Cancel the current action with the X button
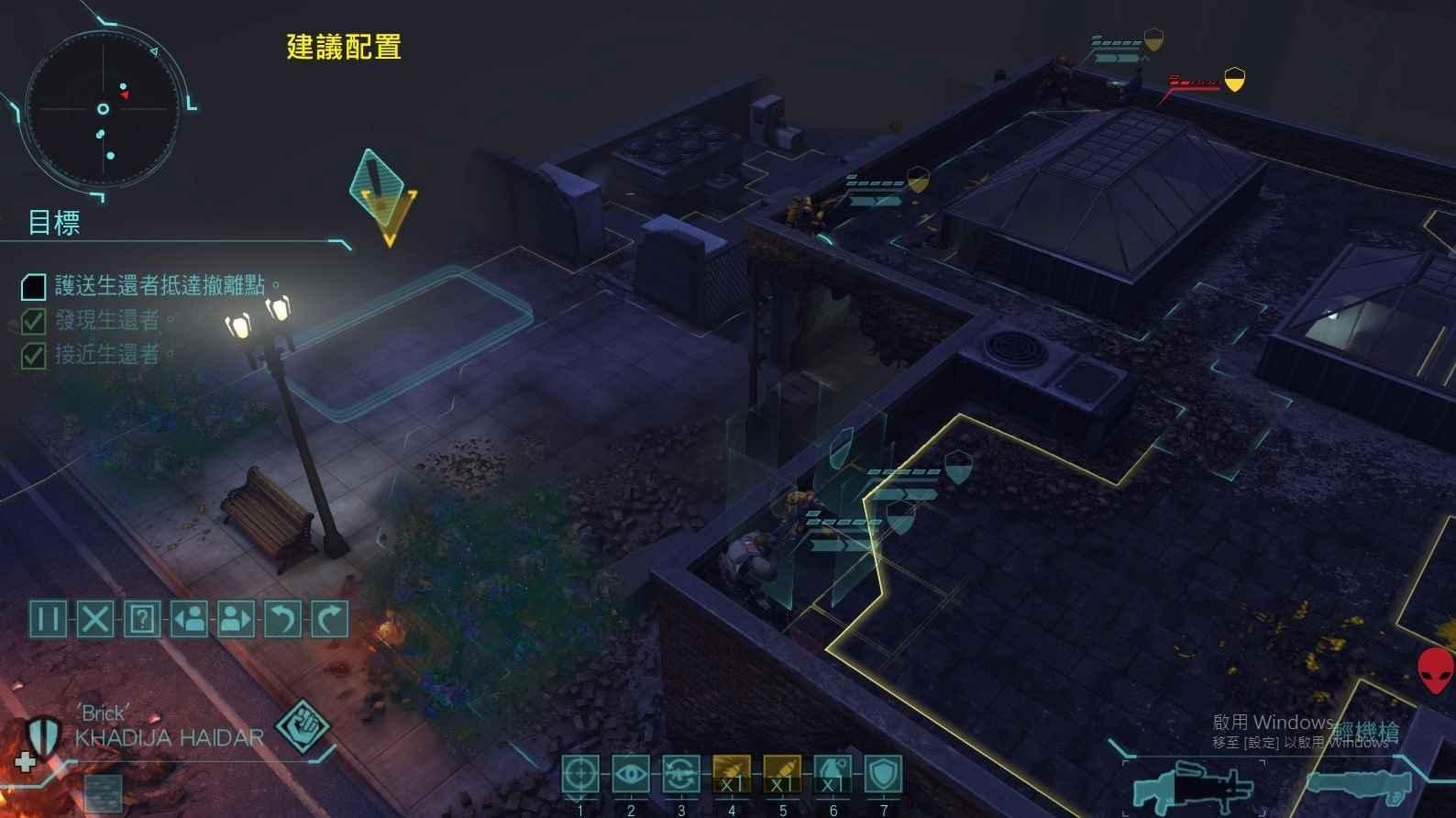1456x818 pixels. [x=94, y=620]
